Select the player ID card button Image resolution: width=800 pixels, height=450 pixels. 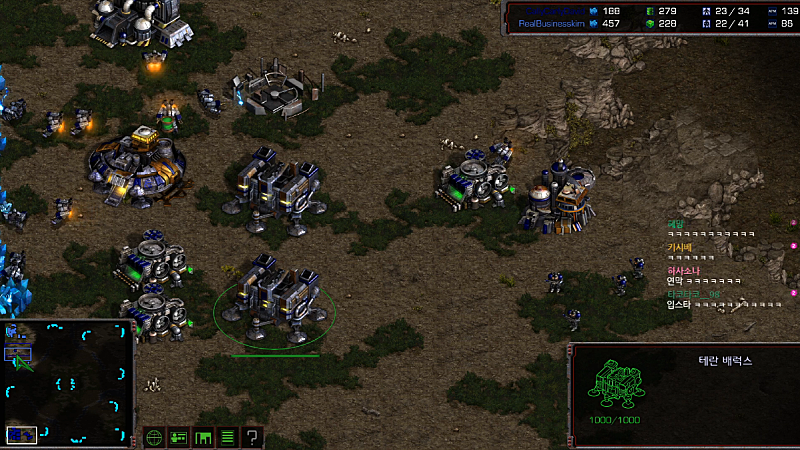179,437
